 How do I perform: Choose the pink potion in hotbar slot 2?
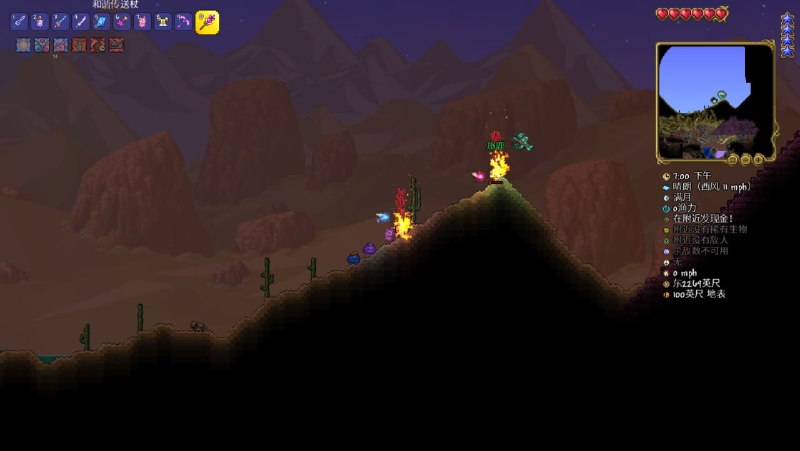point(40,21)
